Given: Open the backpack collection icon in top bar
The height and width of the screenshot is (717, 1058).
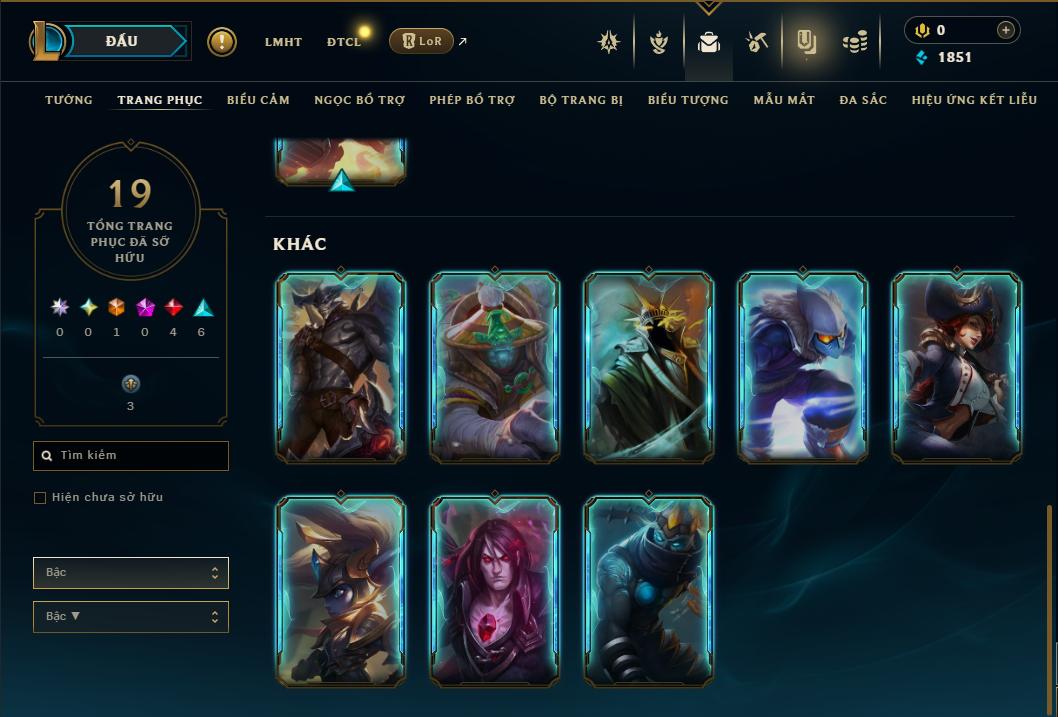Looking at the screenshot, I should click(709, 42).
